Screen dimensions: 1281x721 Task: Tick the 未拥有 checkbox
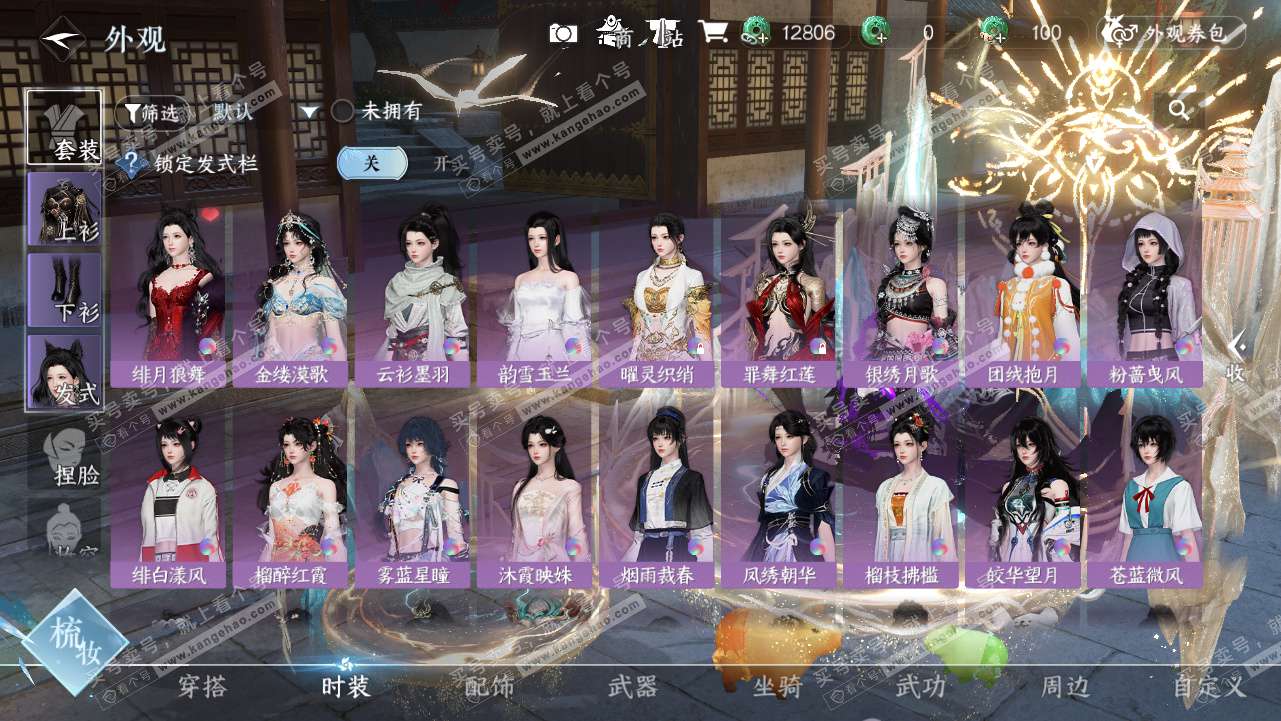tap(343, 111)
